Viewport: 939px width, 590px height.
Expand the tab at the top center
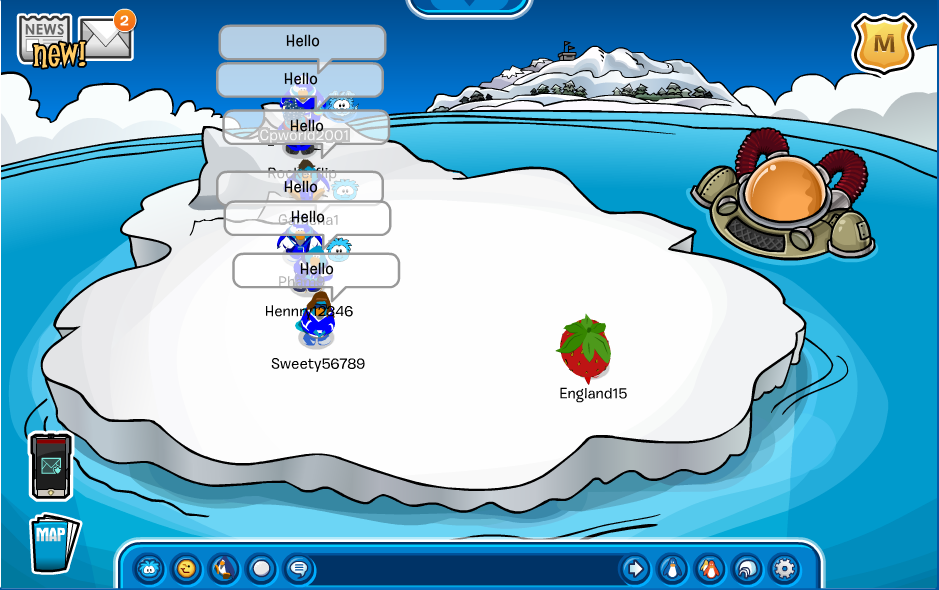coord(469,6)
